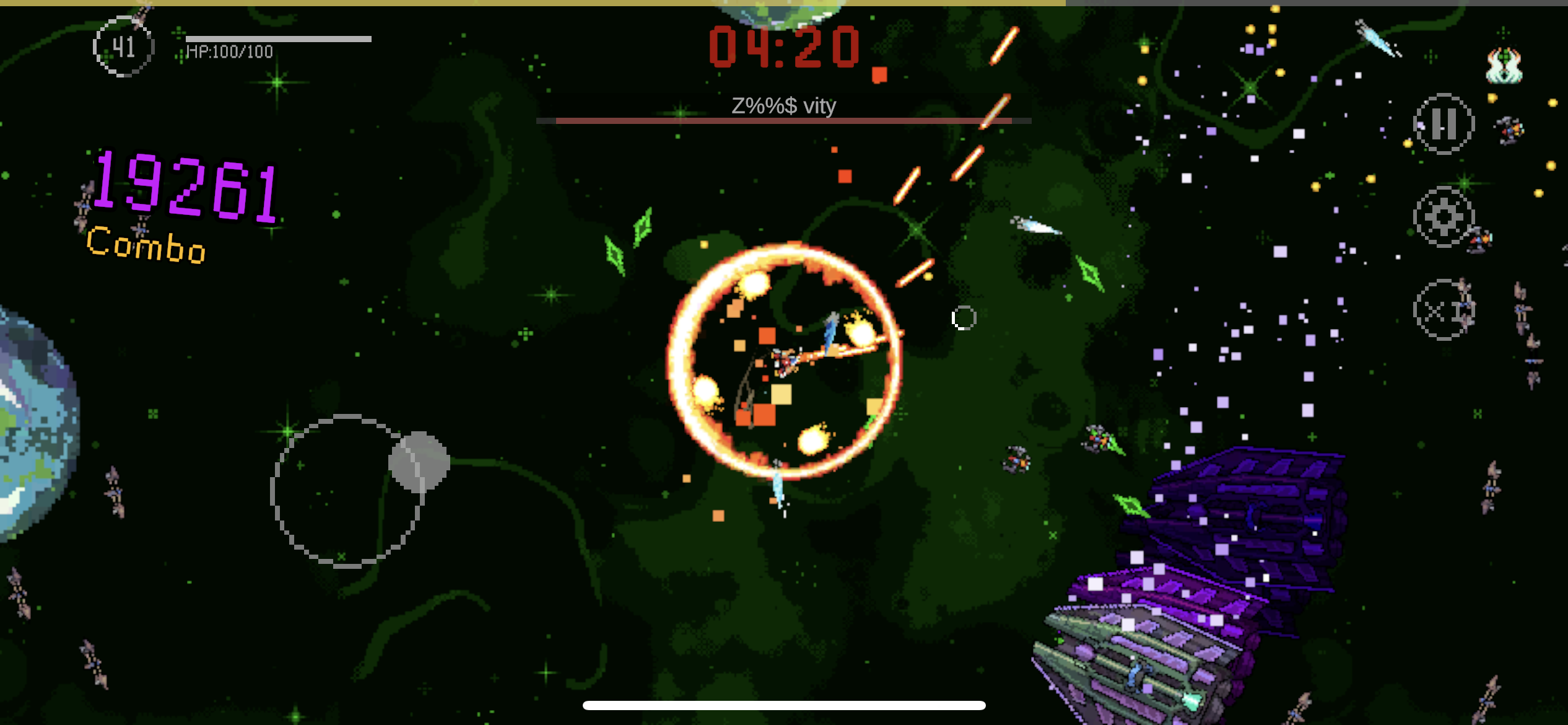The height and width of the screenshot is (725, 1568).
Task: Open settings via the gear icon
Action: point(1445,217)
